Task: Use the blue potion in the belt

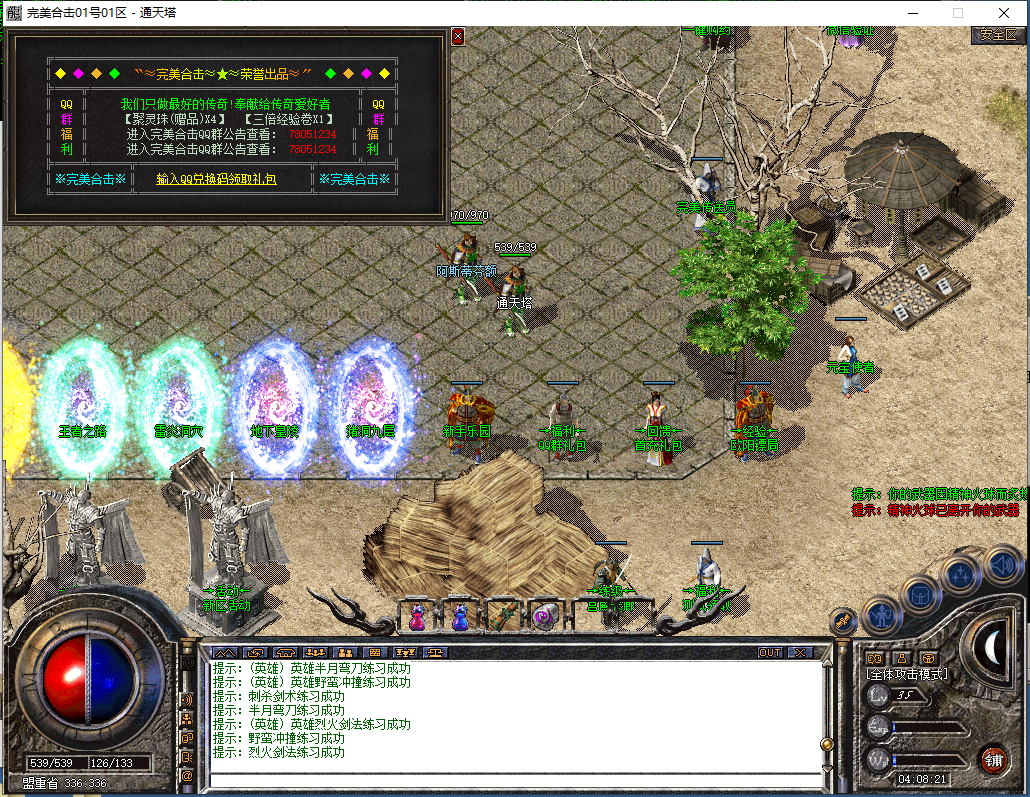Action: click(459, 617)
